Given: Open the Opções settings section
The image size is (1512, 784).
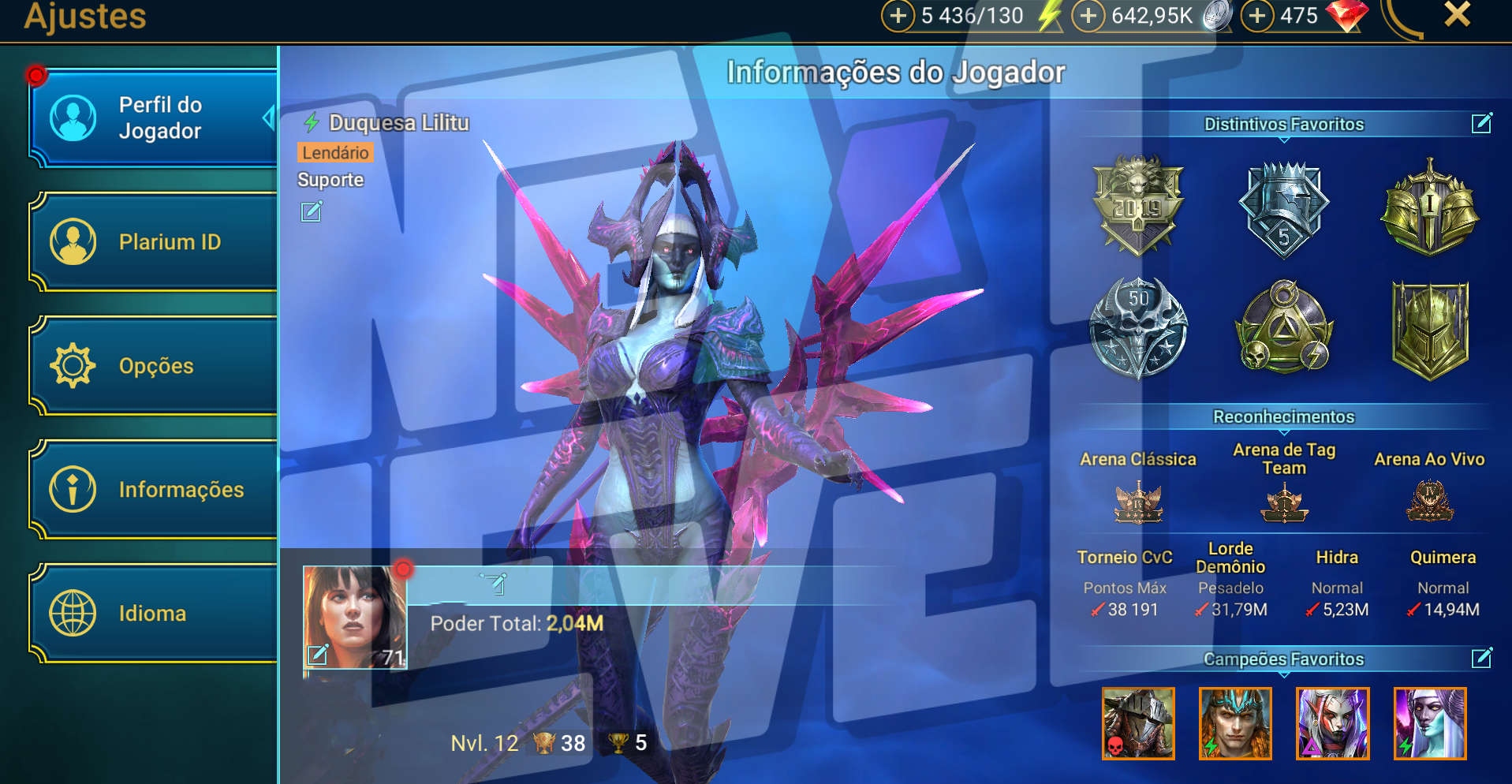Looking at the screenshot, I should 154,366.
